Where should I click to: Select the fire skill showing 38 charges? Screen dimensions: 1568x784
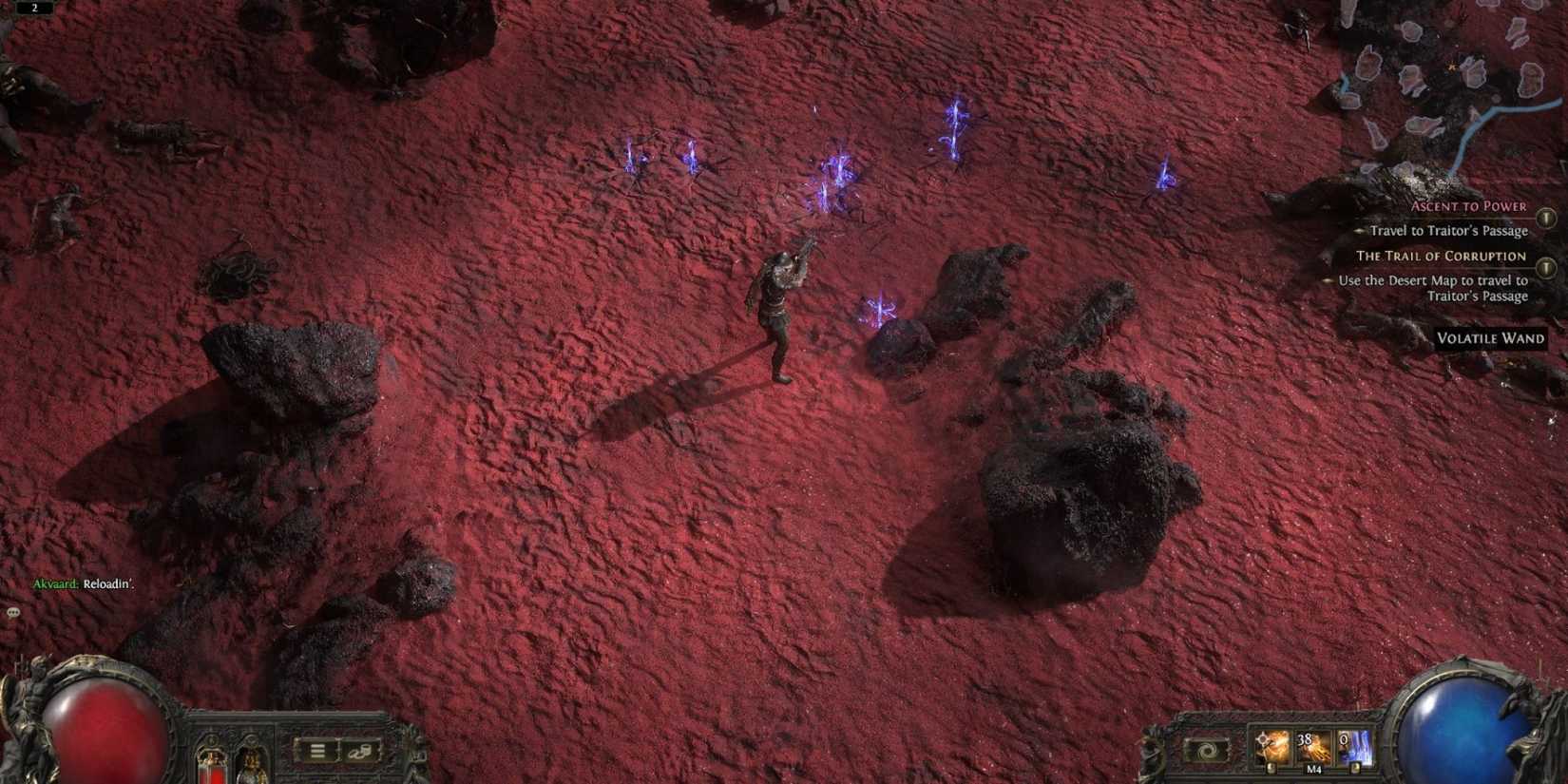(x=1312, y=743)
